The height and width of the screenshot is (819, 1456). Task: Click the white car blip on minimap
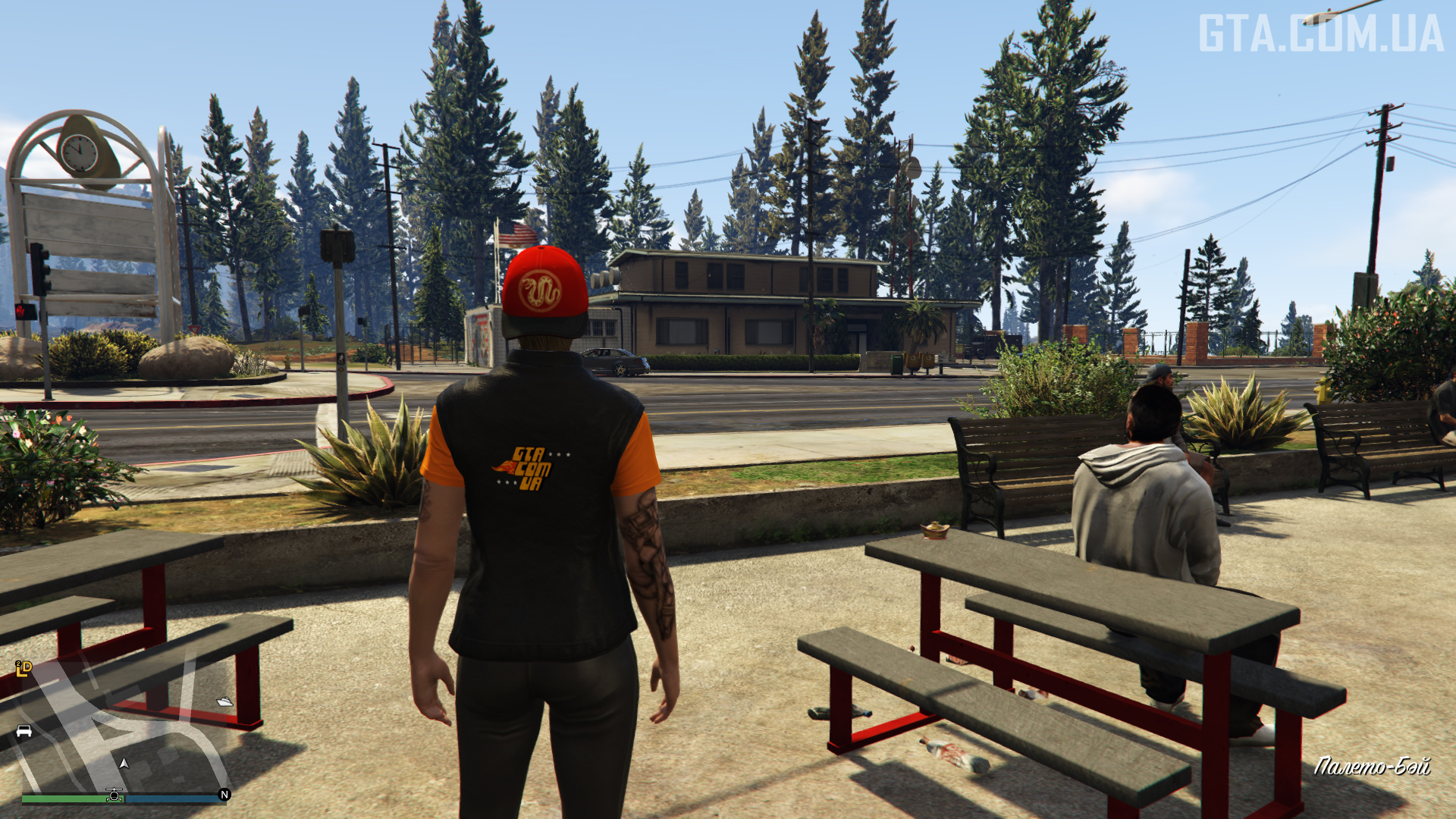pos(24,732)
